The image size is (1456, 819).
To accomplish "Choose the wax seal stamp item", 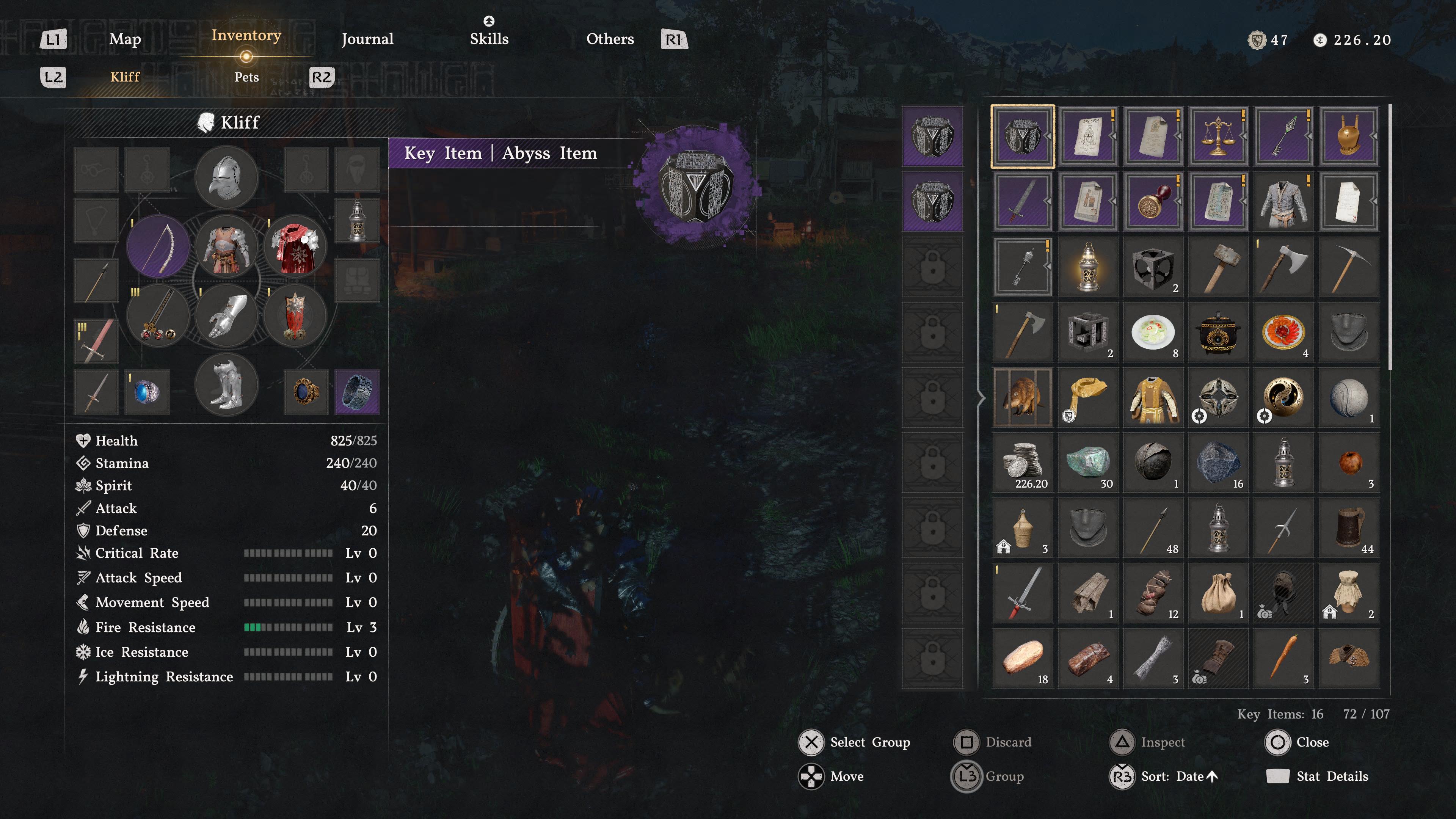I will pos(1153,201).
